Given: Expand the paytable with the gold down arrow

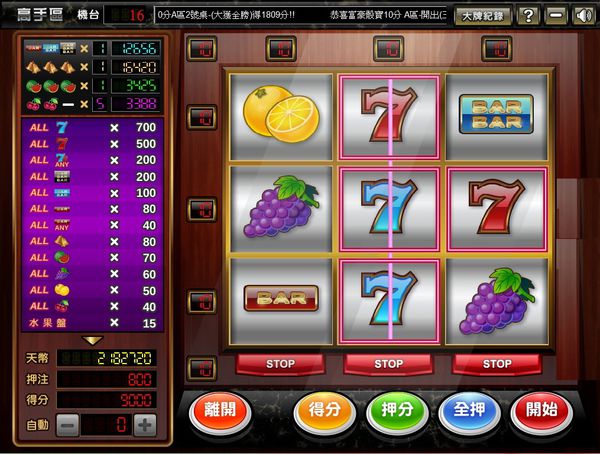Looking at the screenshot, I should click(x=91, y=340).
